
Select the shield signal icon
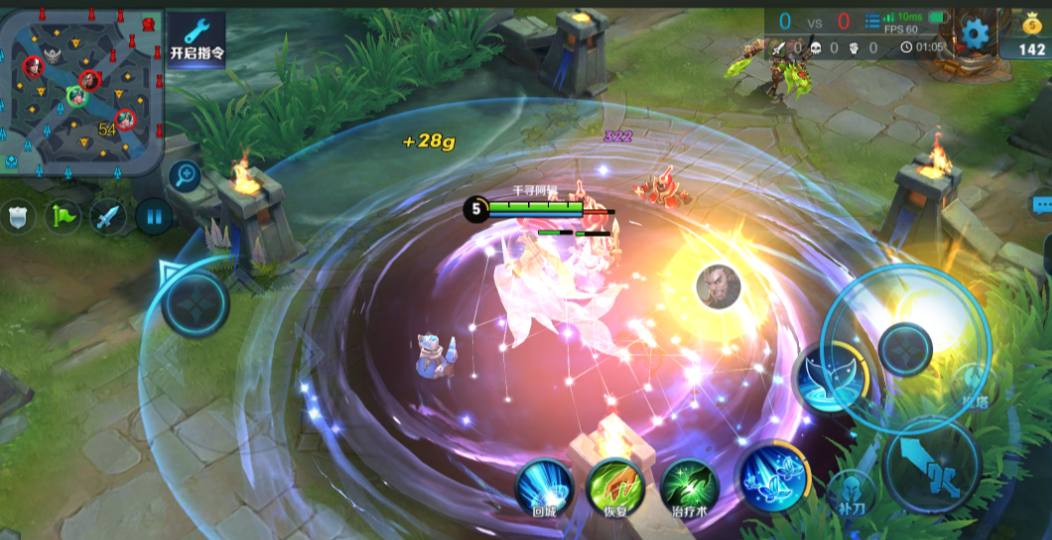click(17, 216)
